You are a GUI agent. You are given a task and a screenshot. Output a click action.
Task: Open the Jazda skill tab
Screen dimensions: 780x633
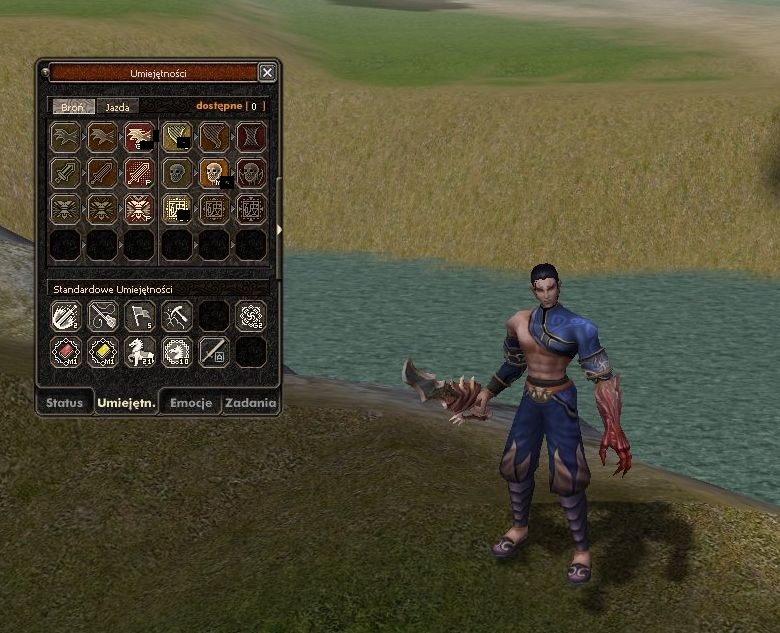118,106
